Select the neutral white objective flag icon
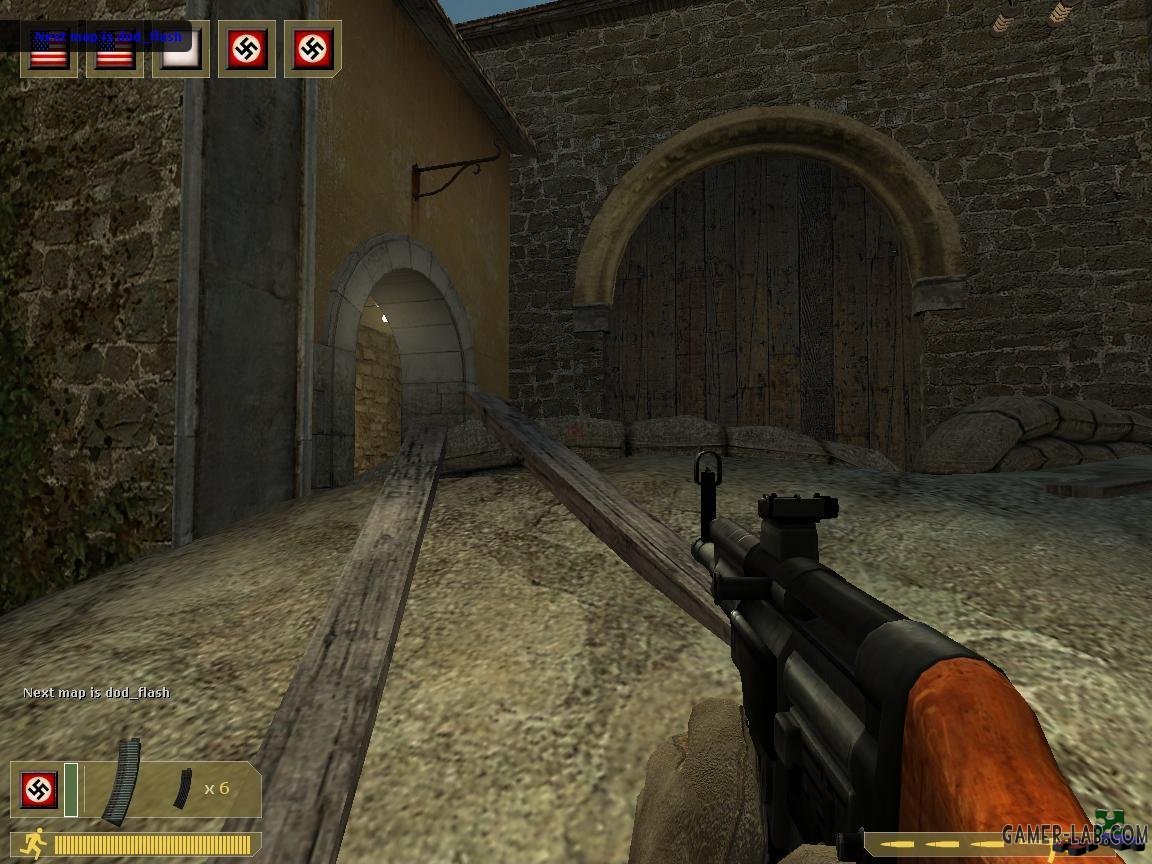Screen dimensions: 1152x864 click(181, 48)
